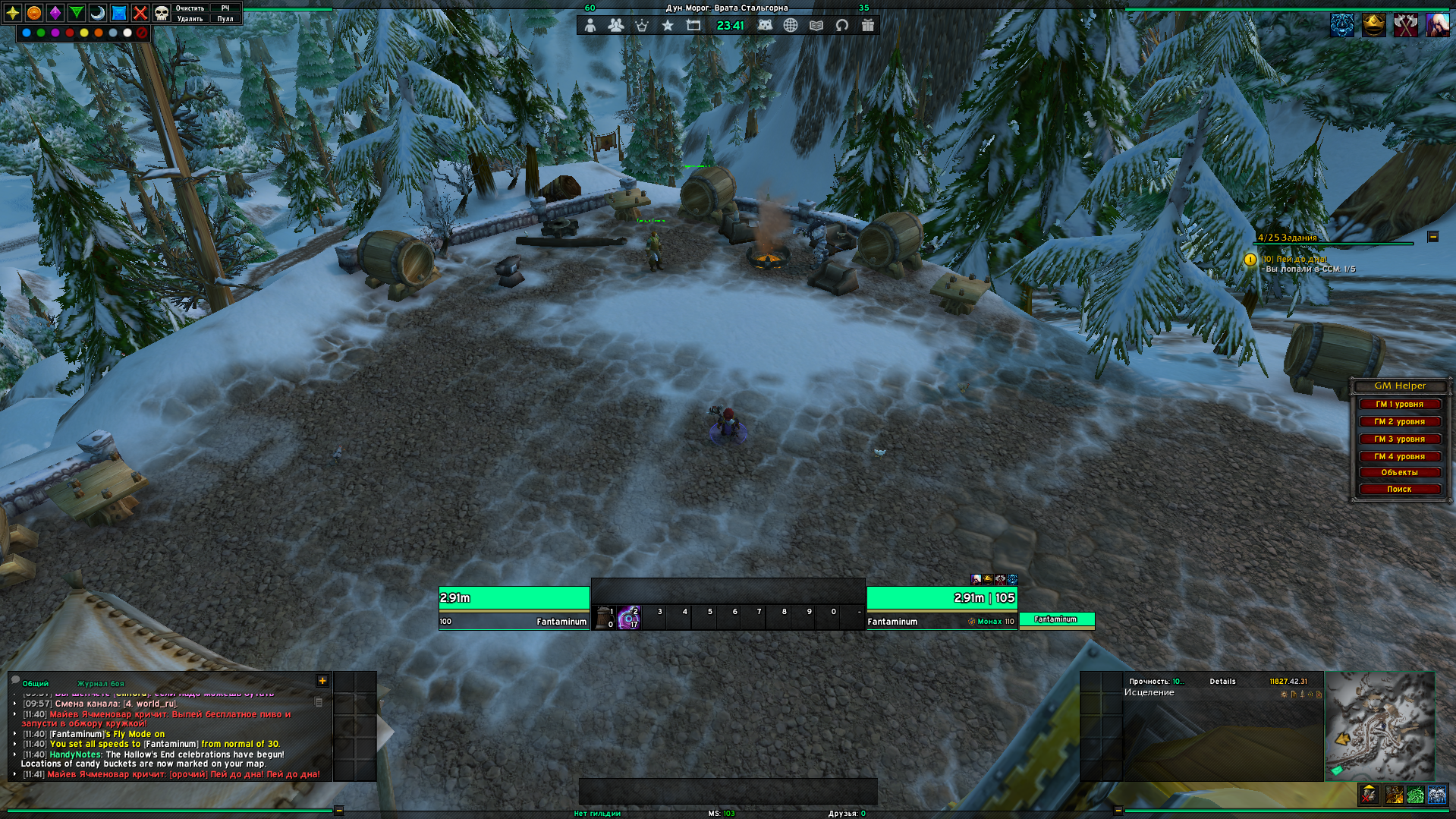Viewport: 1456px width, 819px height.
Task: Switch to the Общий chat tab
Action: [36, 684]
